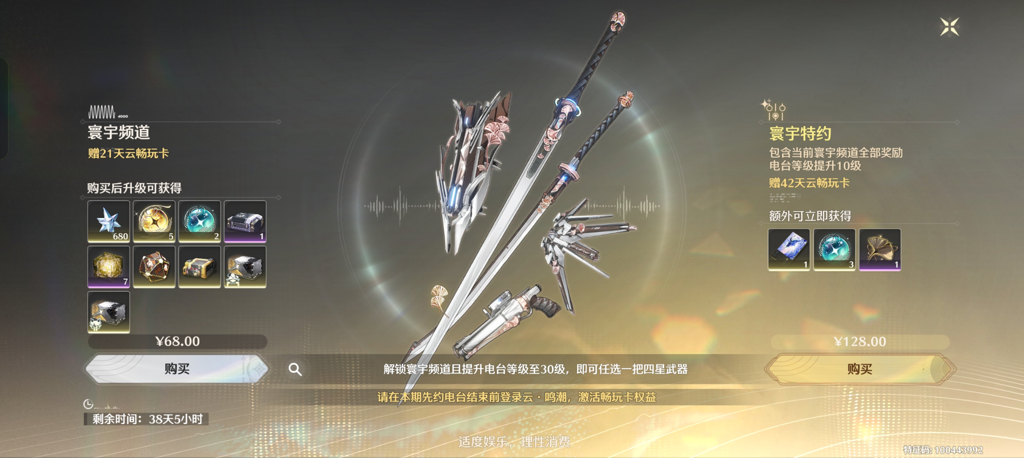This screenshot has height=458, width=1024.
Task: Open the magnifier weapon preview
Action: (295, 369)
